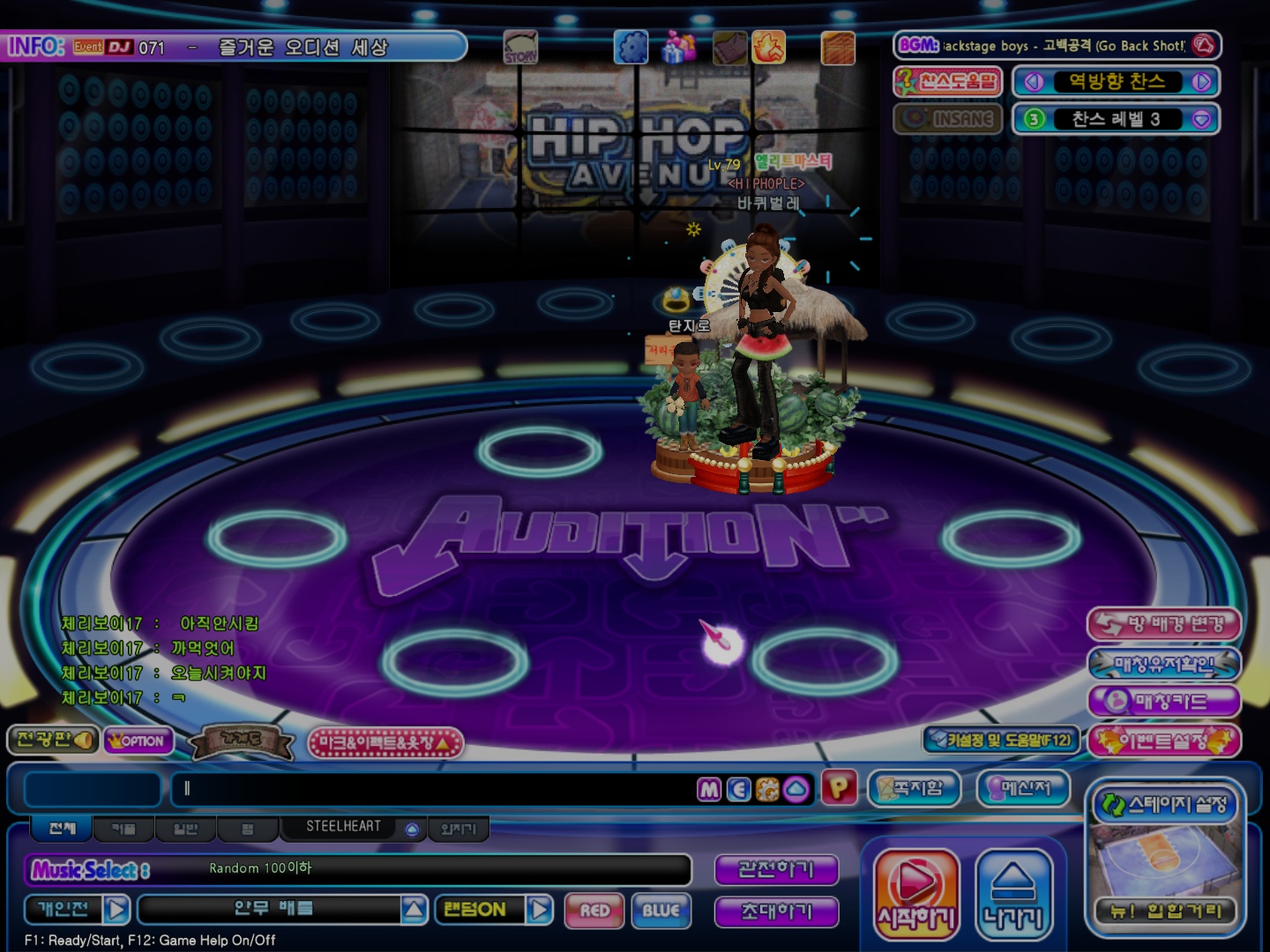
Task: Leave the room via the 나가기 button
Action: pyautogui.click(x=1014, y=892)
